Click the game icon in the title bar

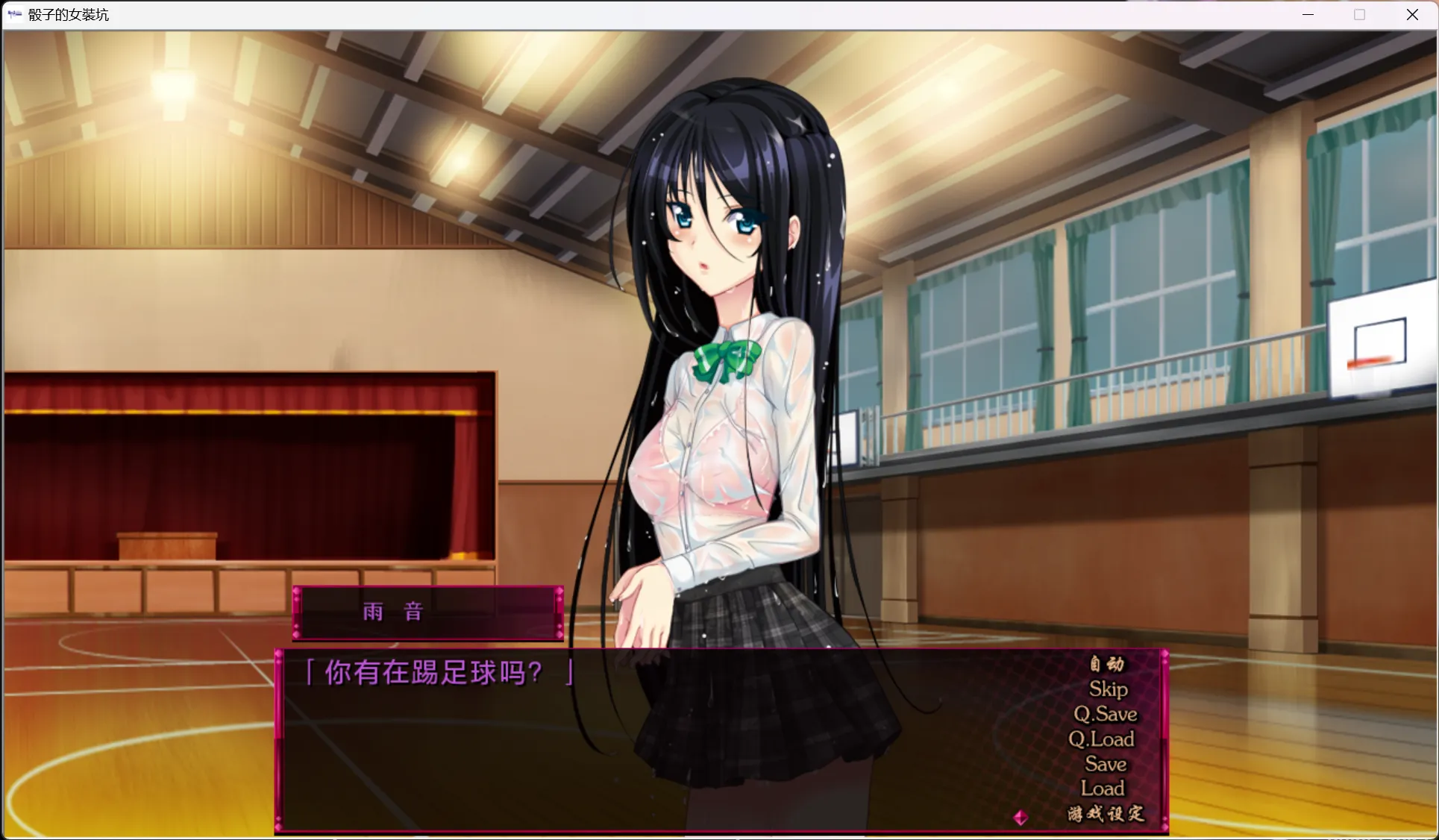15,14
